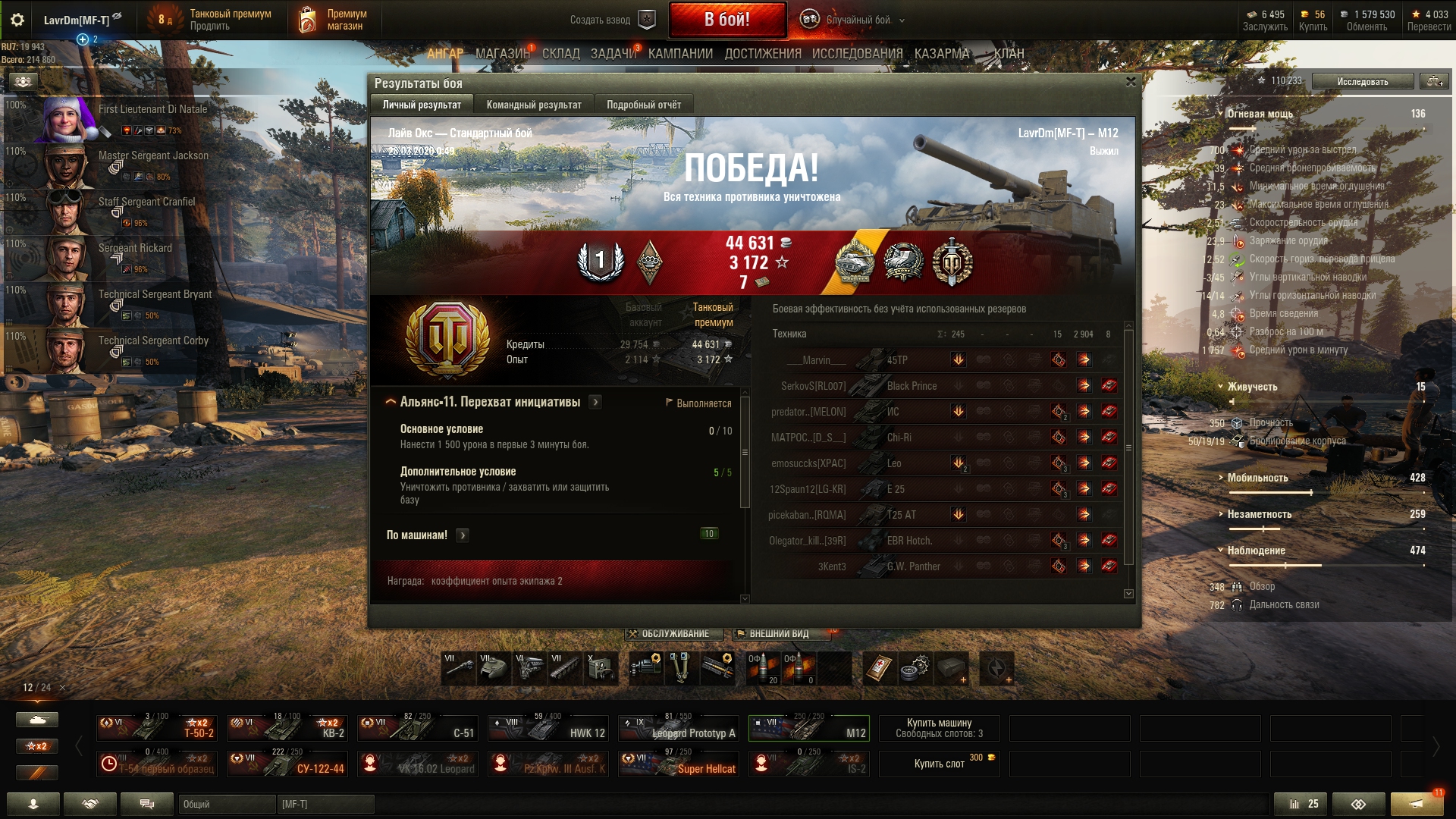Choose the Leopard Prototyp A tank

click(679, 728)
